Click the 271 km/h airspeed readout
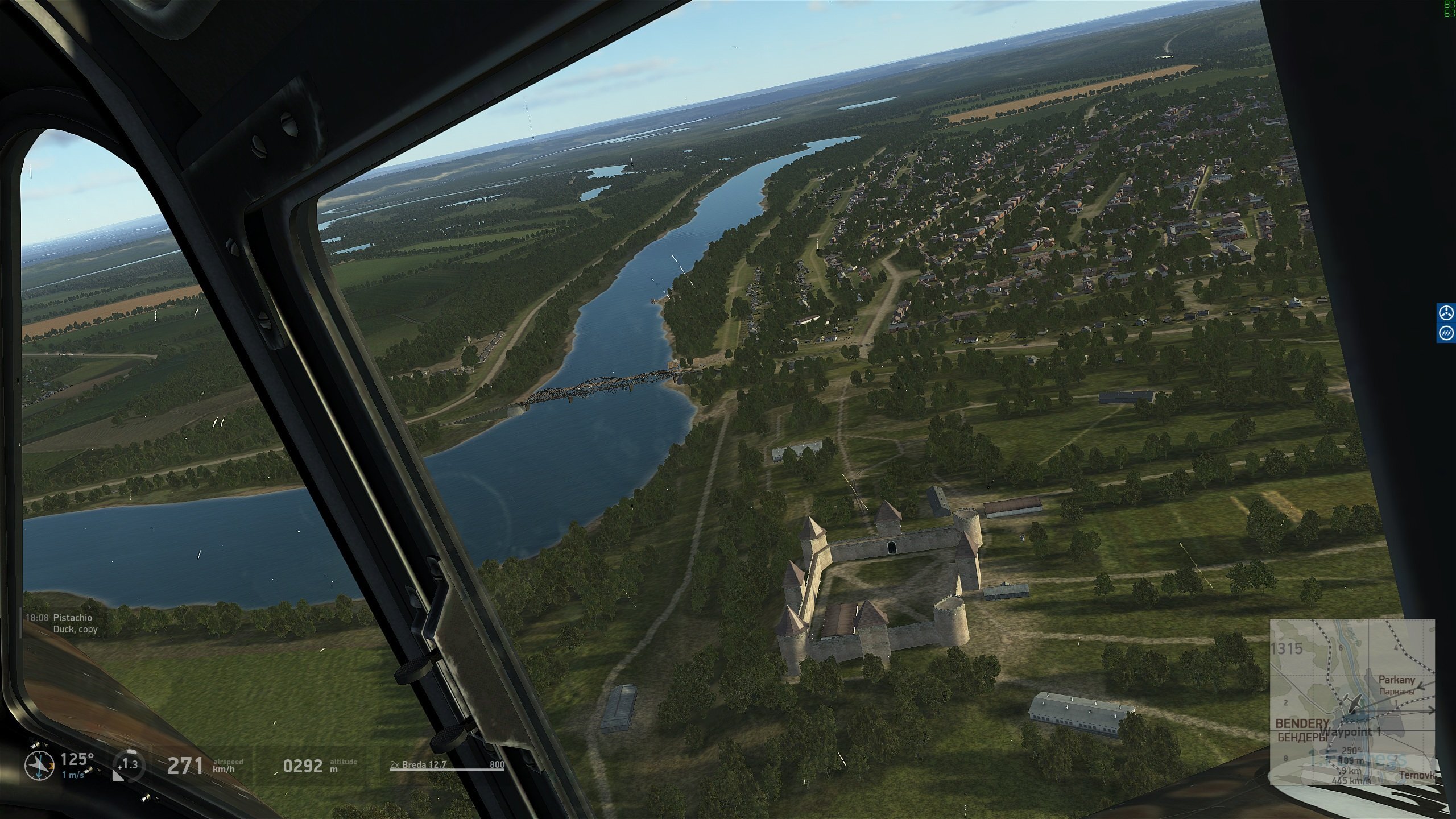The width and height of the screenshot is (1456, 819). pyautogui.click(x=185, y=765)
